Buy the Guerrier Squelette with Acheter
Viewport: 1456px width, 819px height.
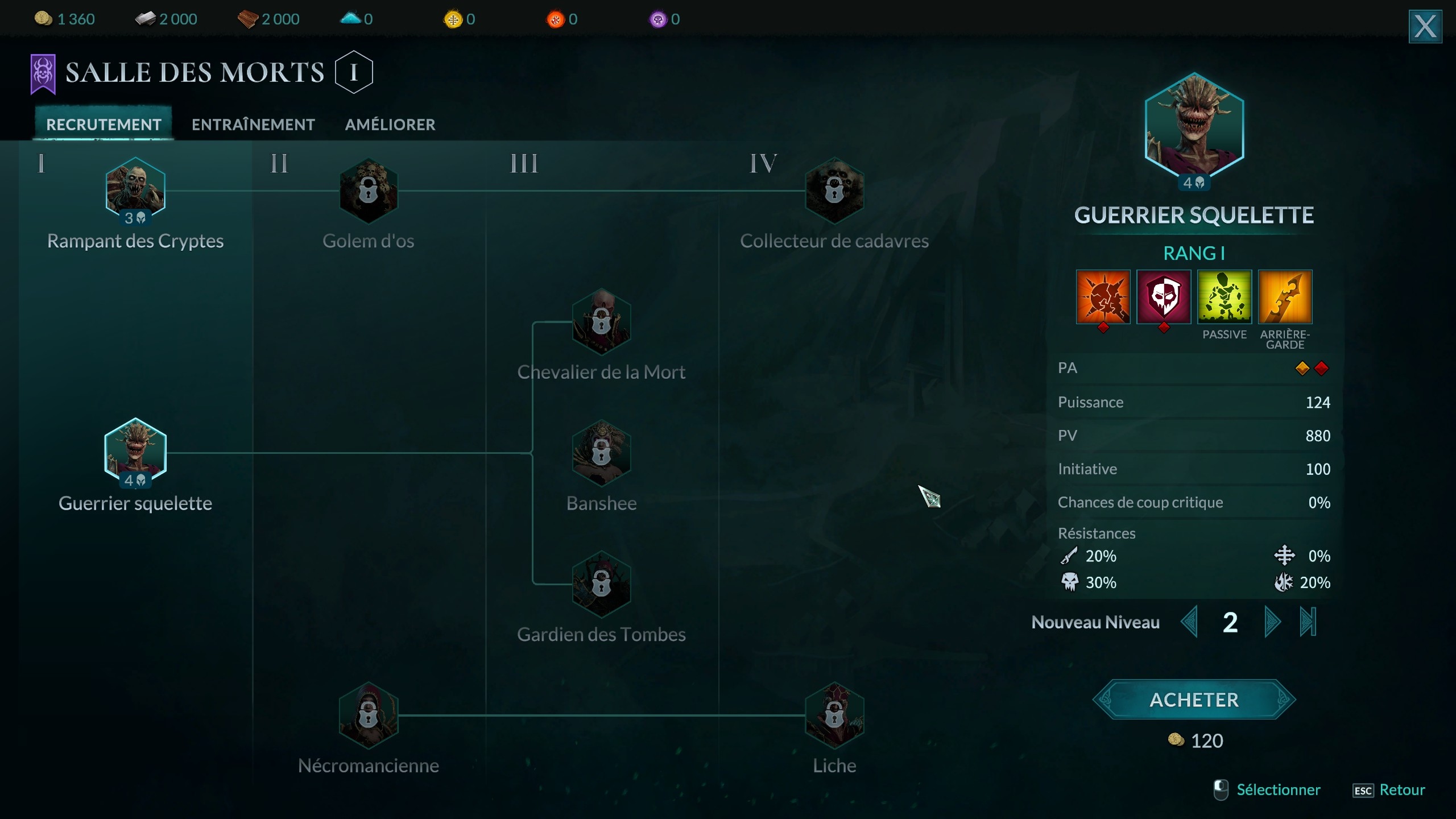(x=1194, y=700)
